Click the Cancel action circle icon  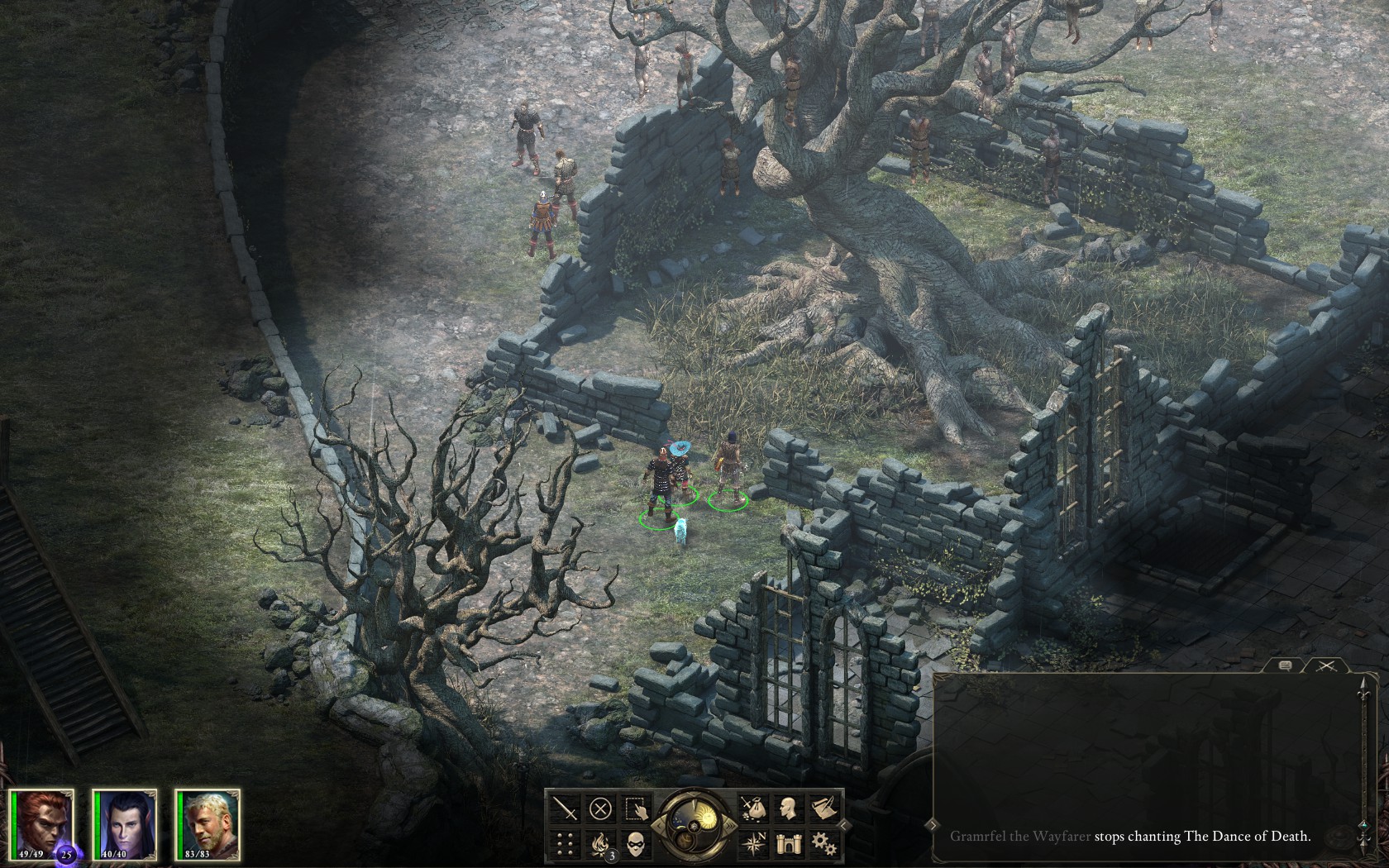(x=601, y=808)
